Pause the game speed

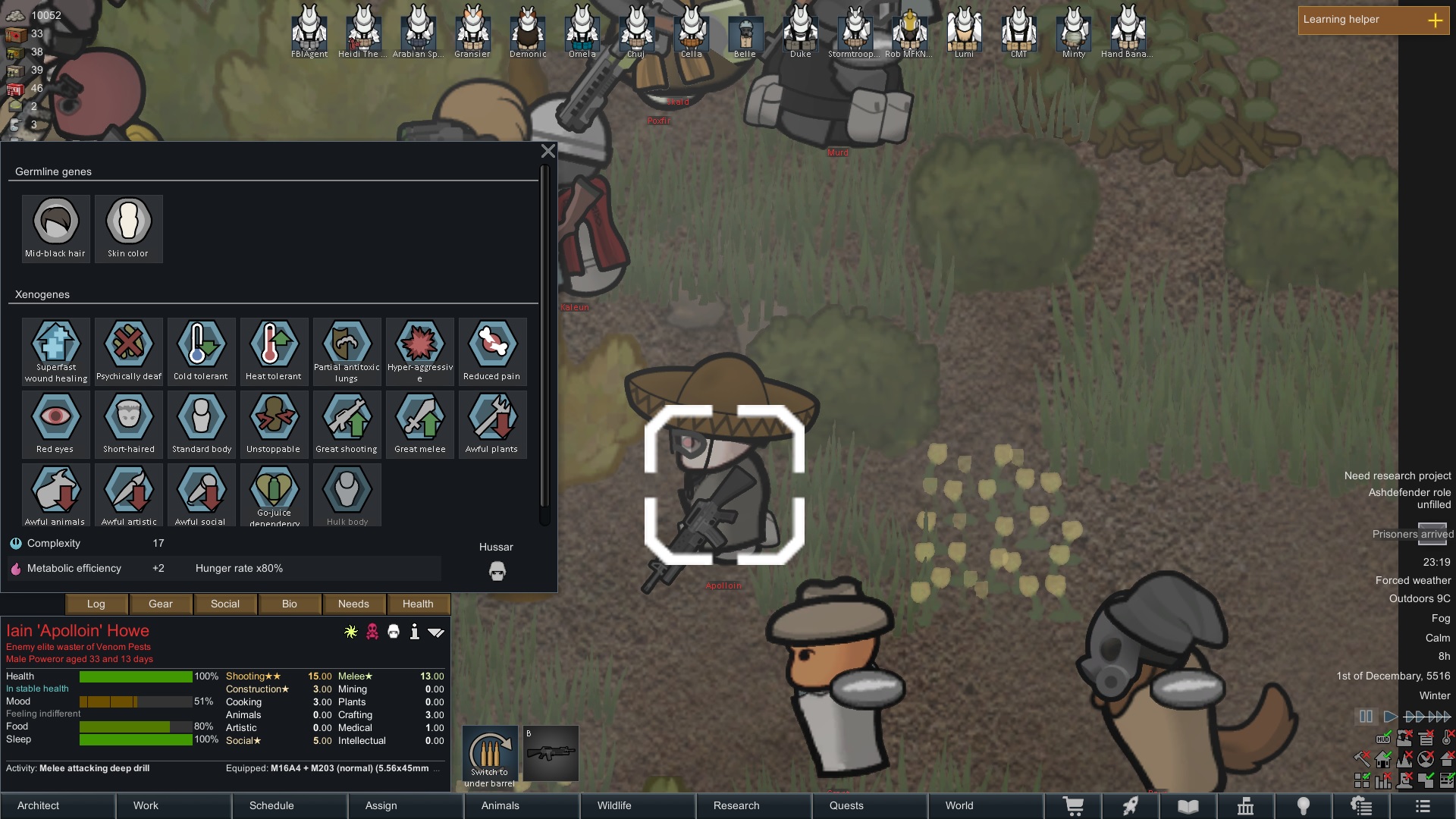click(x=1366, y=717)
